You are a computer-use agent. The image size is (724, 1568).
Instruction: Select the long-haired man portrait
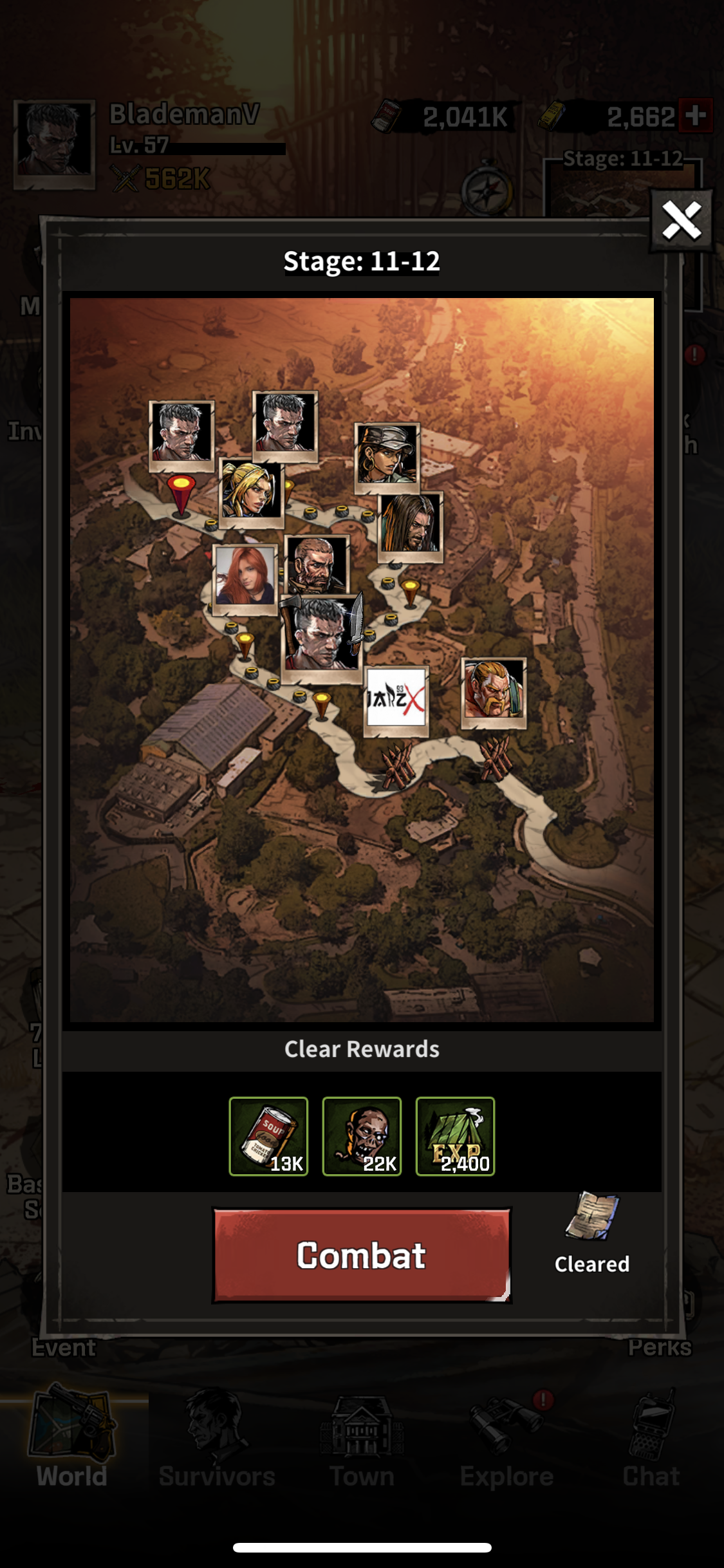410,525
